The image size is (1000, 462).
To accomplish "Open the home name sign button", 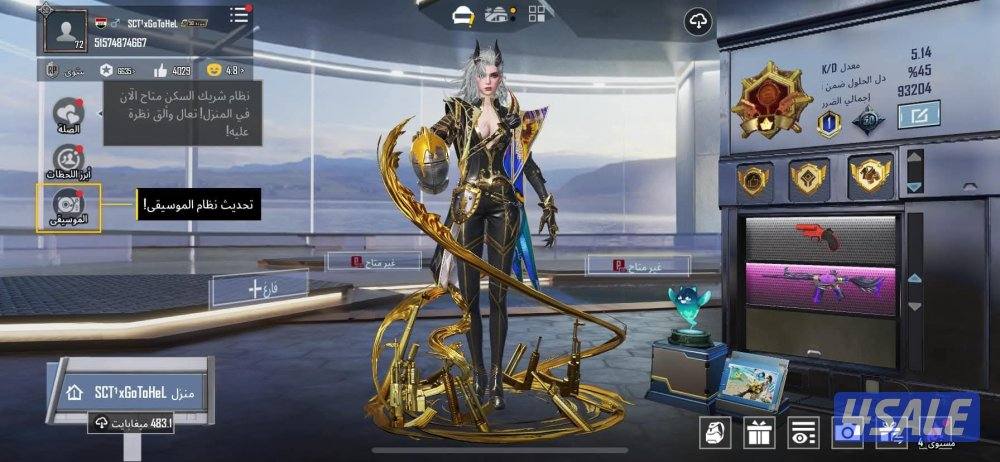I will coord(128,393).
